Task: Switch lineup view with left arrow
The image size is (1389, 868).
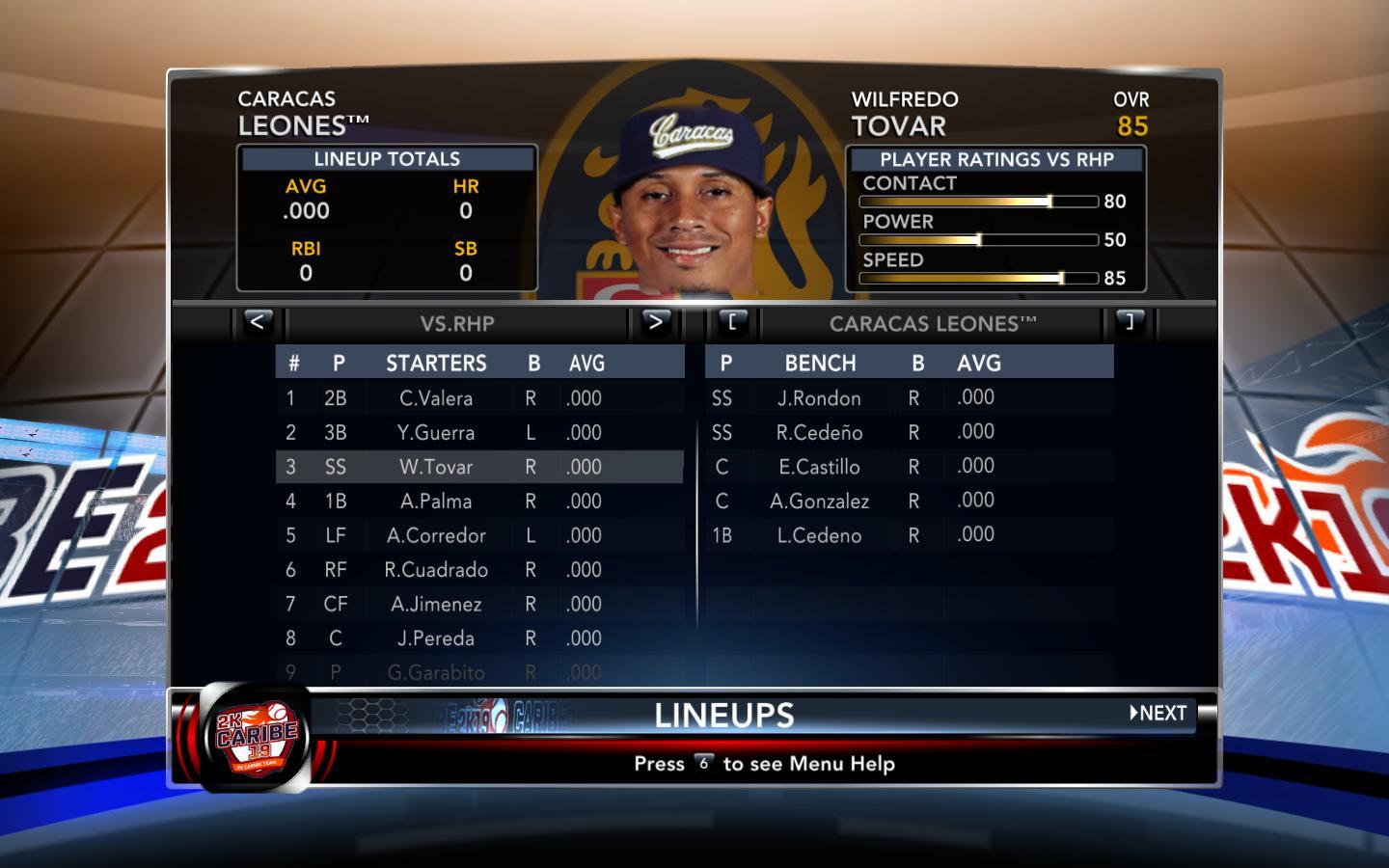Action: 257,322
